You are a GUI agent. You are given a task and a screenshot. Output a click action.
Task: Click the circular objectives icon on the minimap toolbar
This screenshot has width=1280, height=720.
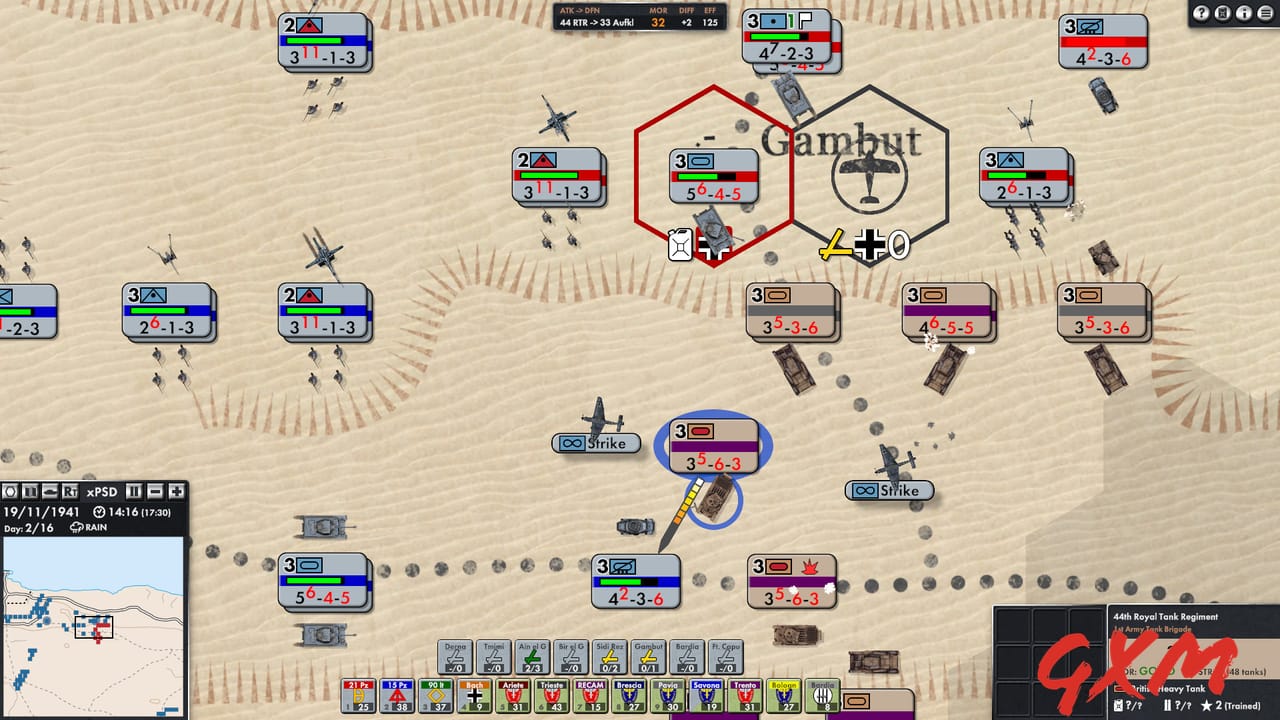[x=9, y=492]
